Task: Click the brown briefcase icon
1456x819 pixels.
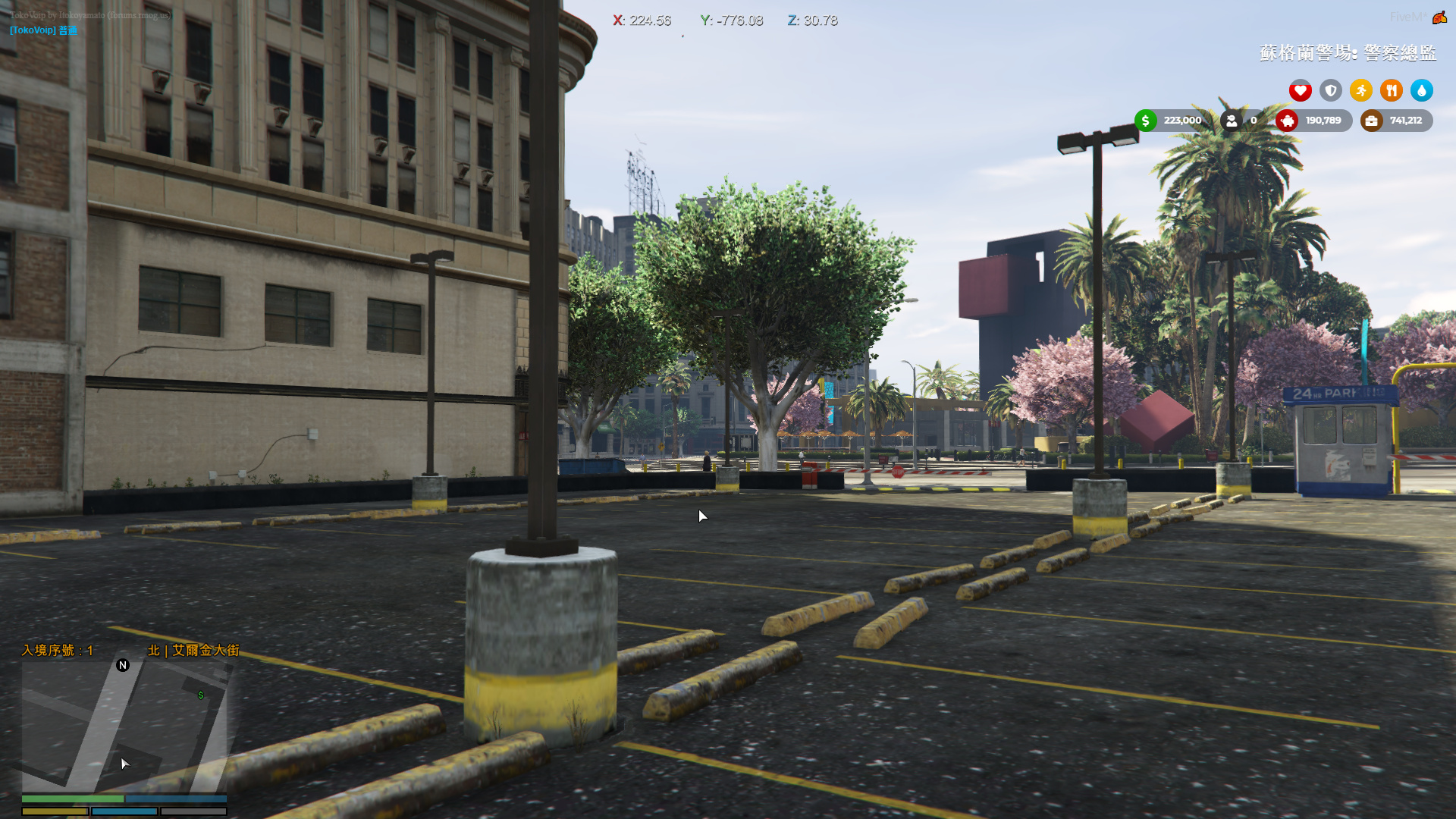Action: coord(1370,120)
